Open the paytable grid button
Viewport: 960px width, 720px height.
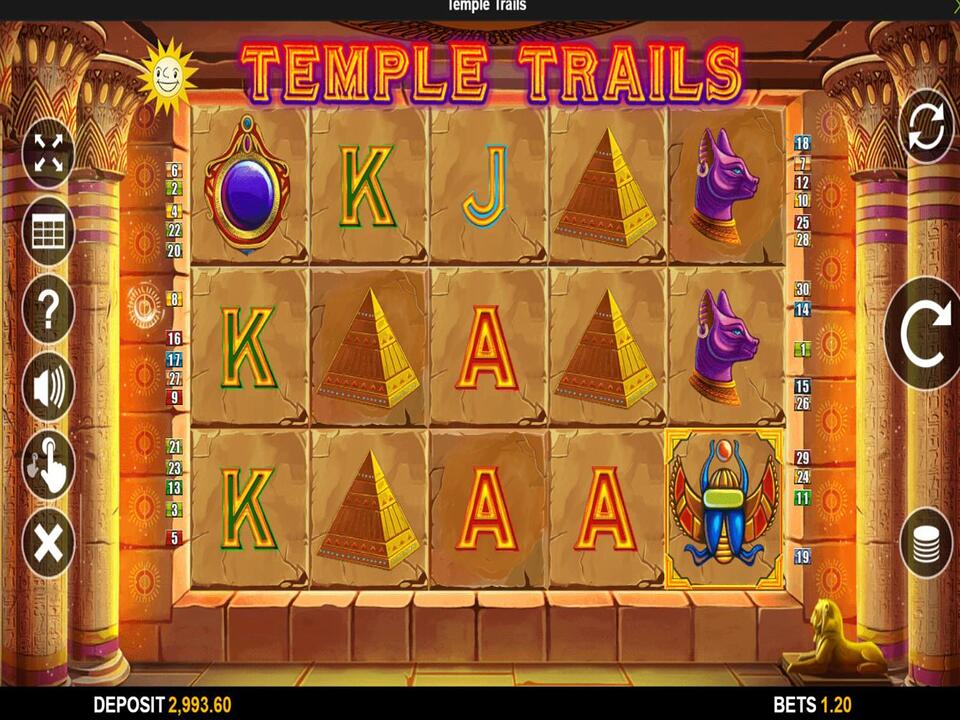pos(48,231)
